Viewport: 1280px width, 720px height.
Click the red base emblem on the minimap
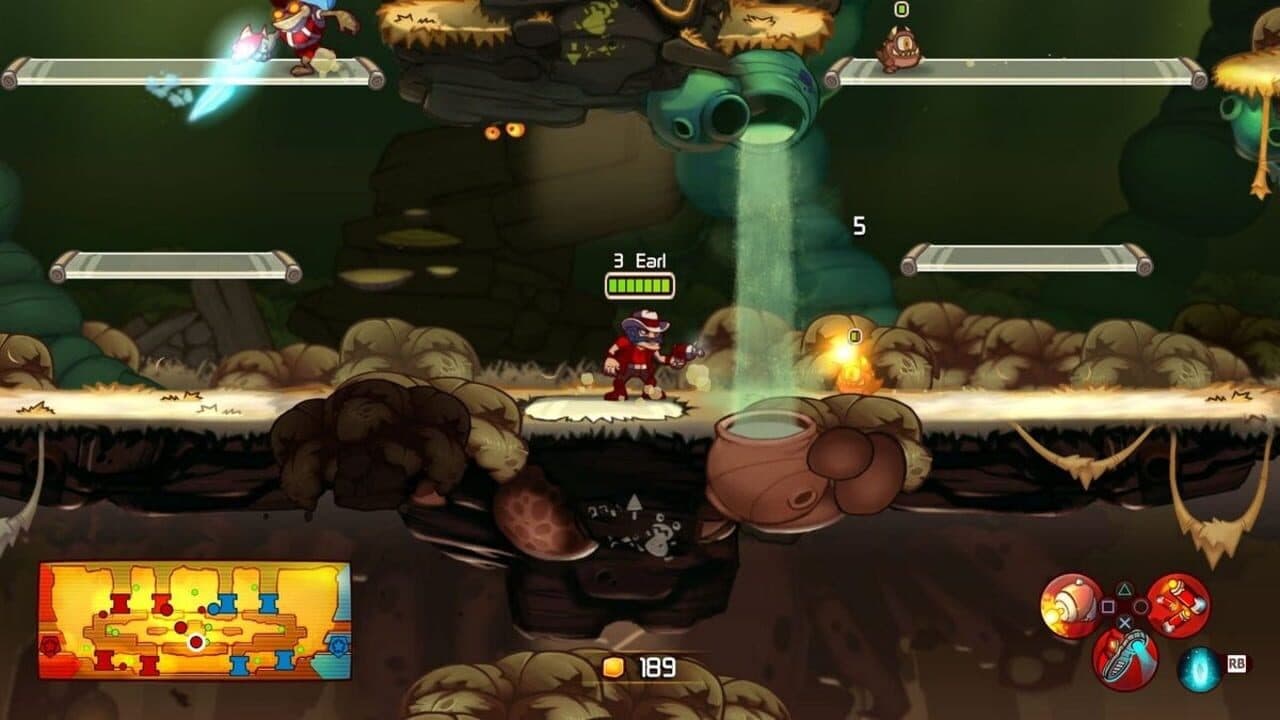49,644
